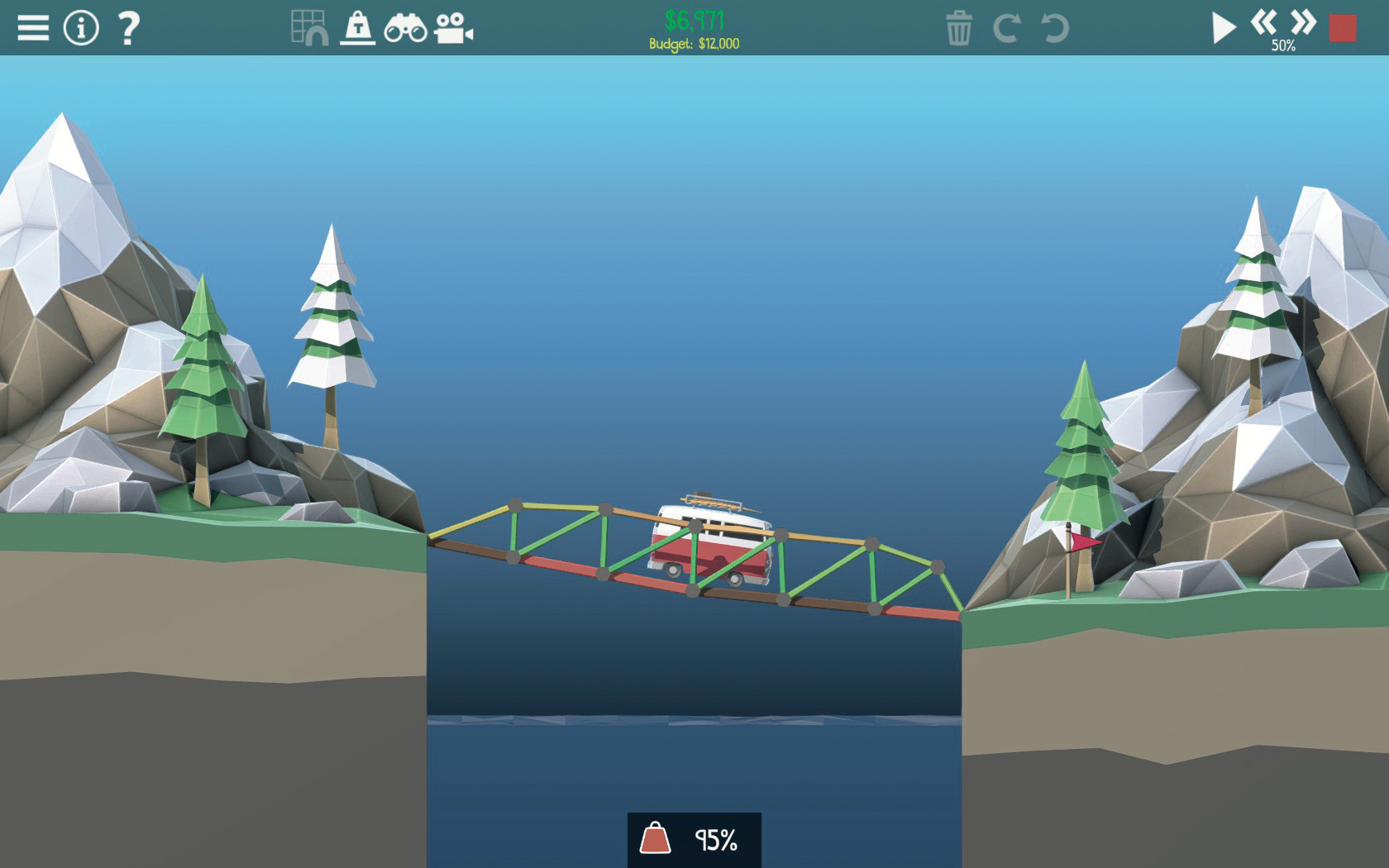Open the hamburger main menu

[33, 28]
